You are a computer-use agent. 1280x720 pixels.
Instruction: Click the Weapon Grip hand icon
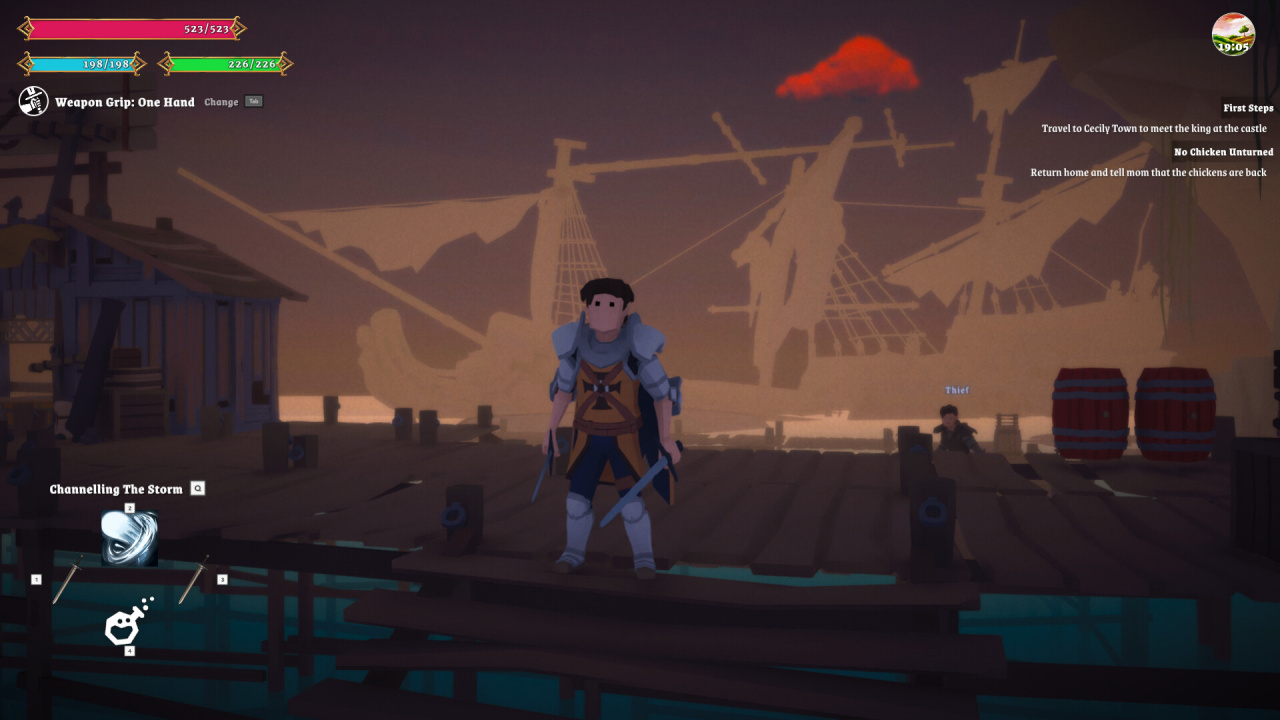coord(34,101)
